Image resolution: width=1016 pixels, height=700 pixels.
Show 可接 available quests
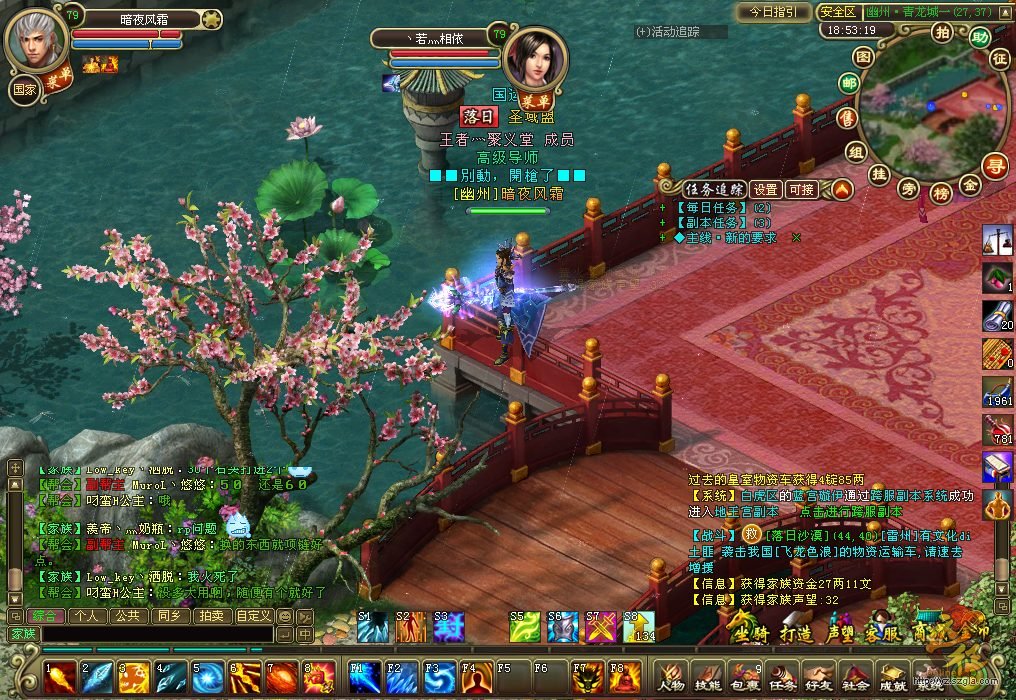pyautogui.click(x=802, y=189)
